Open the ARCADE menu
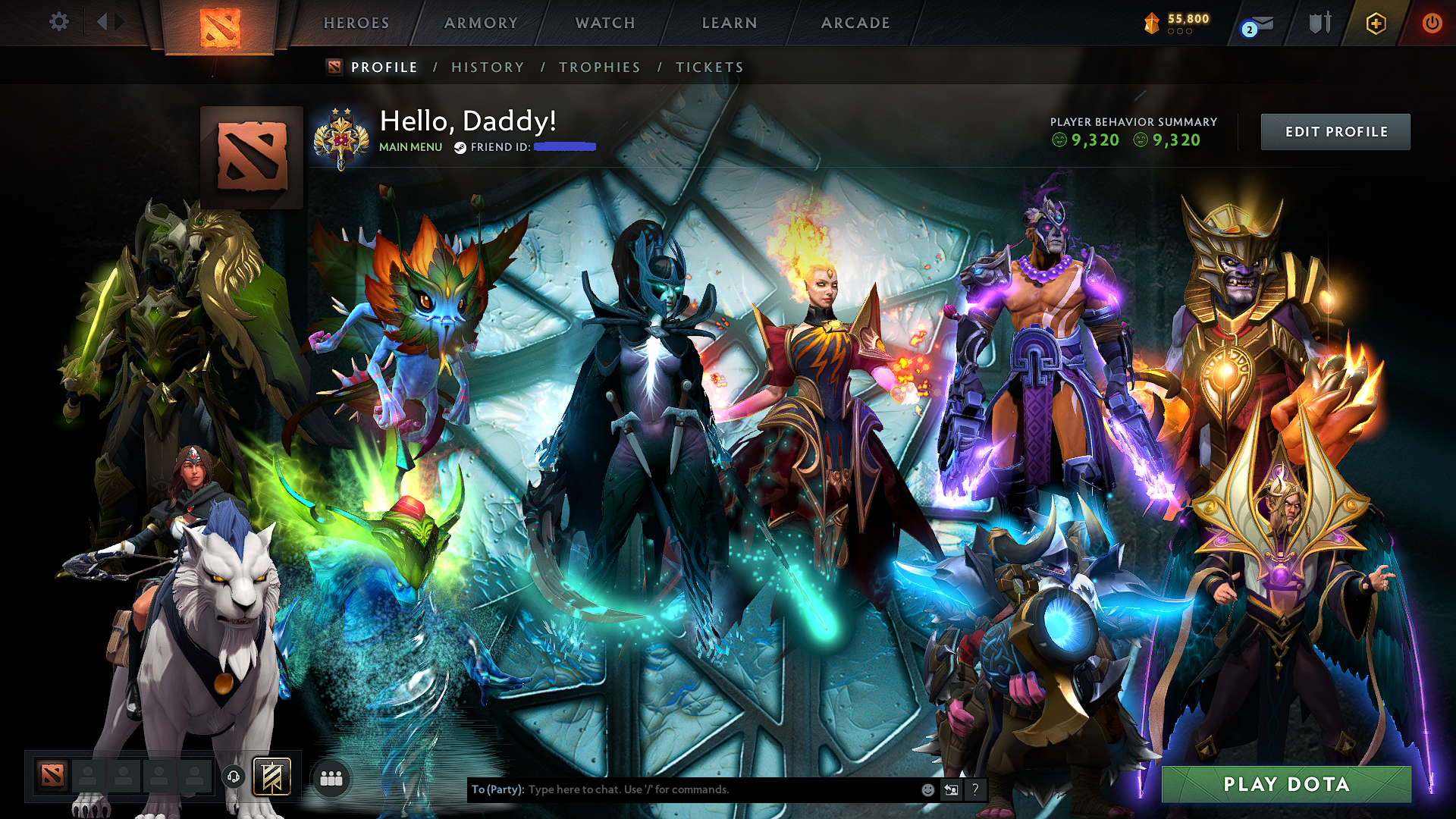The width and height of the screenshot is (1456, 819). [x=855, y=23]
